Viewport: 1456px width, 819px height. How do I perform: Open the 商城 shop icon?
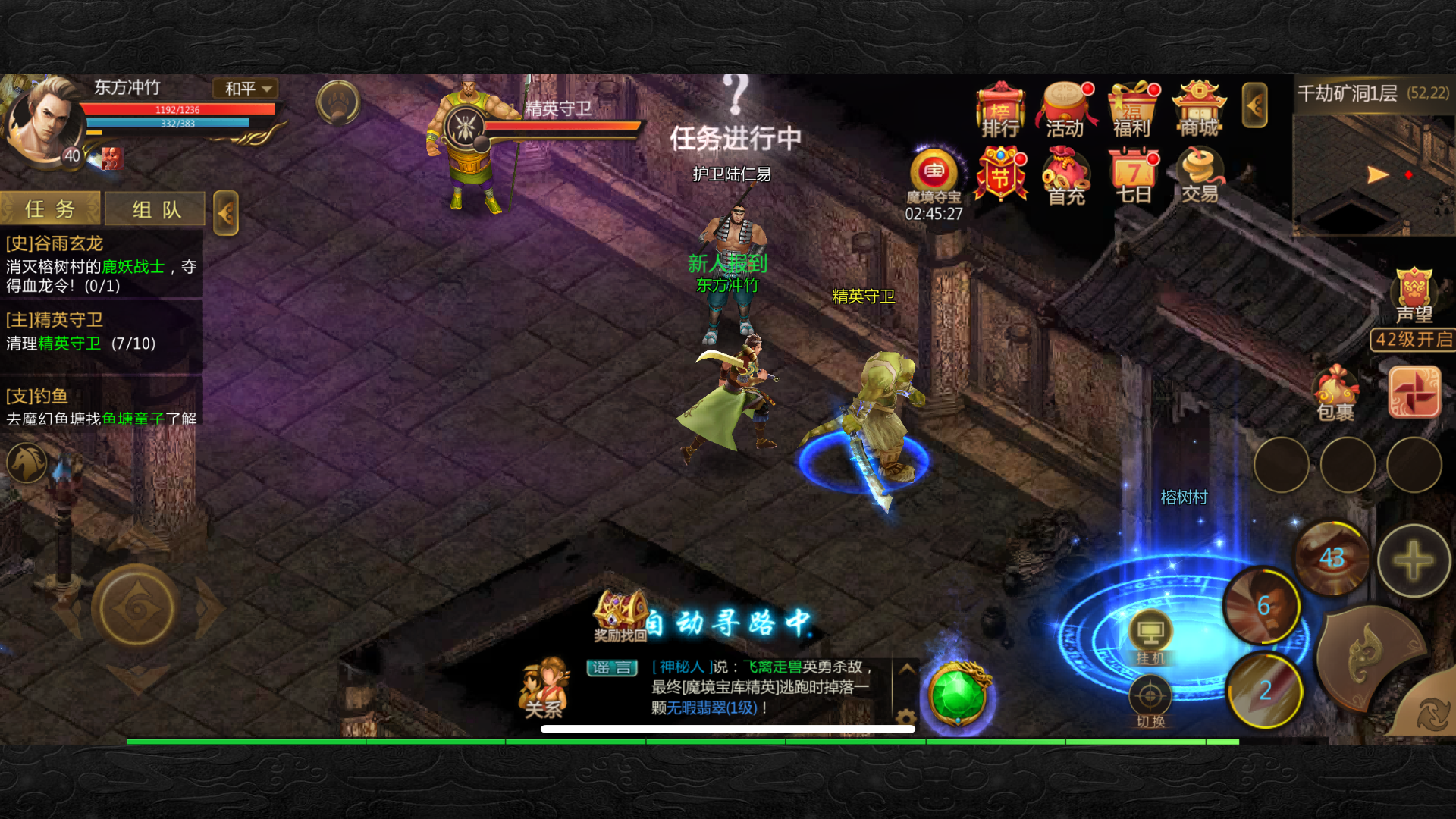click(1199, 111)
